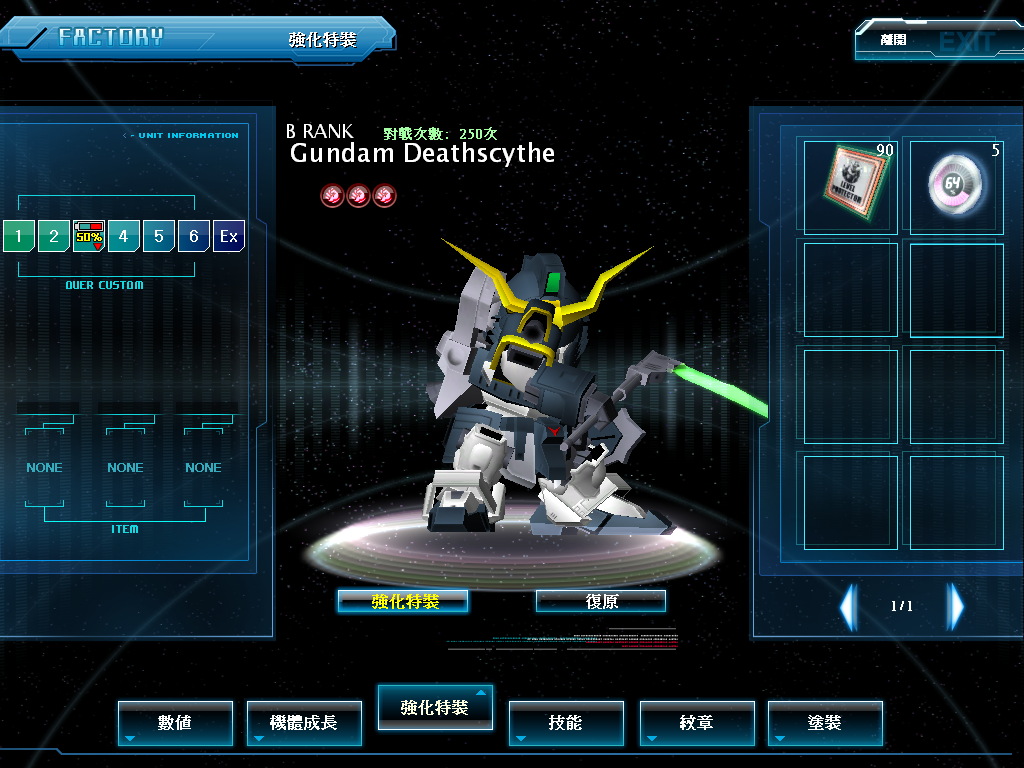Select over custom slot 4
The height and width of the screenshot is (768, 1024).
click(123, 236)
